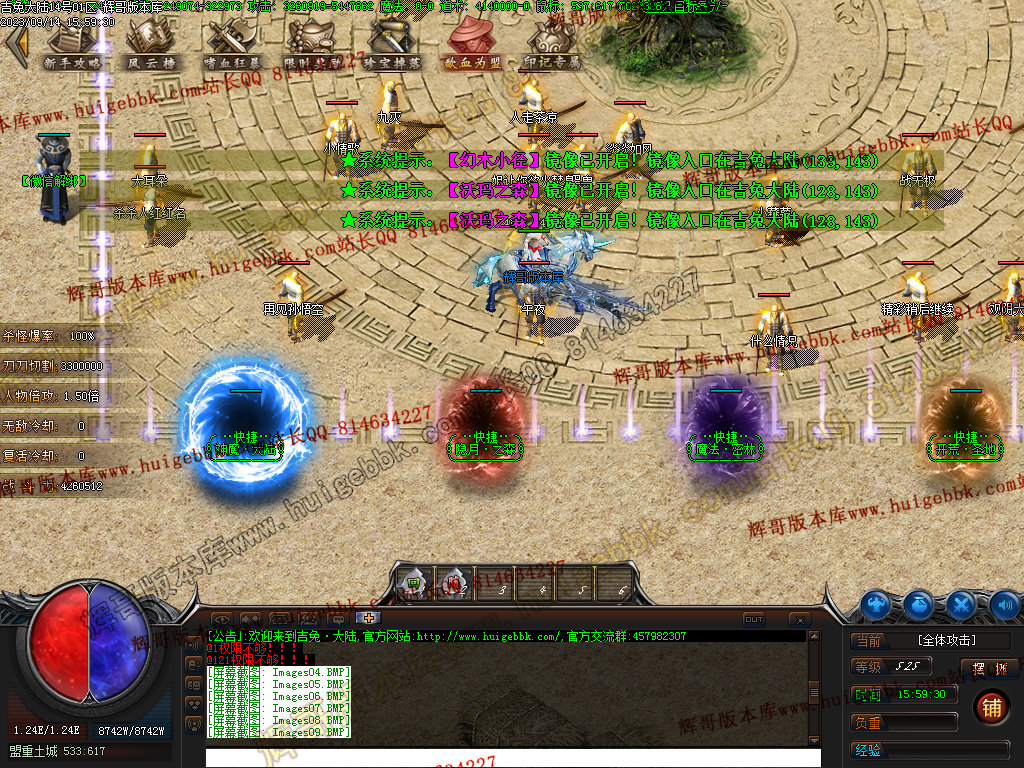Open the 风云榜 ranking board
The image size is (1024, 768).
click(x=152, y=46)
